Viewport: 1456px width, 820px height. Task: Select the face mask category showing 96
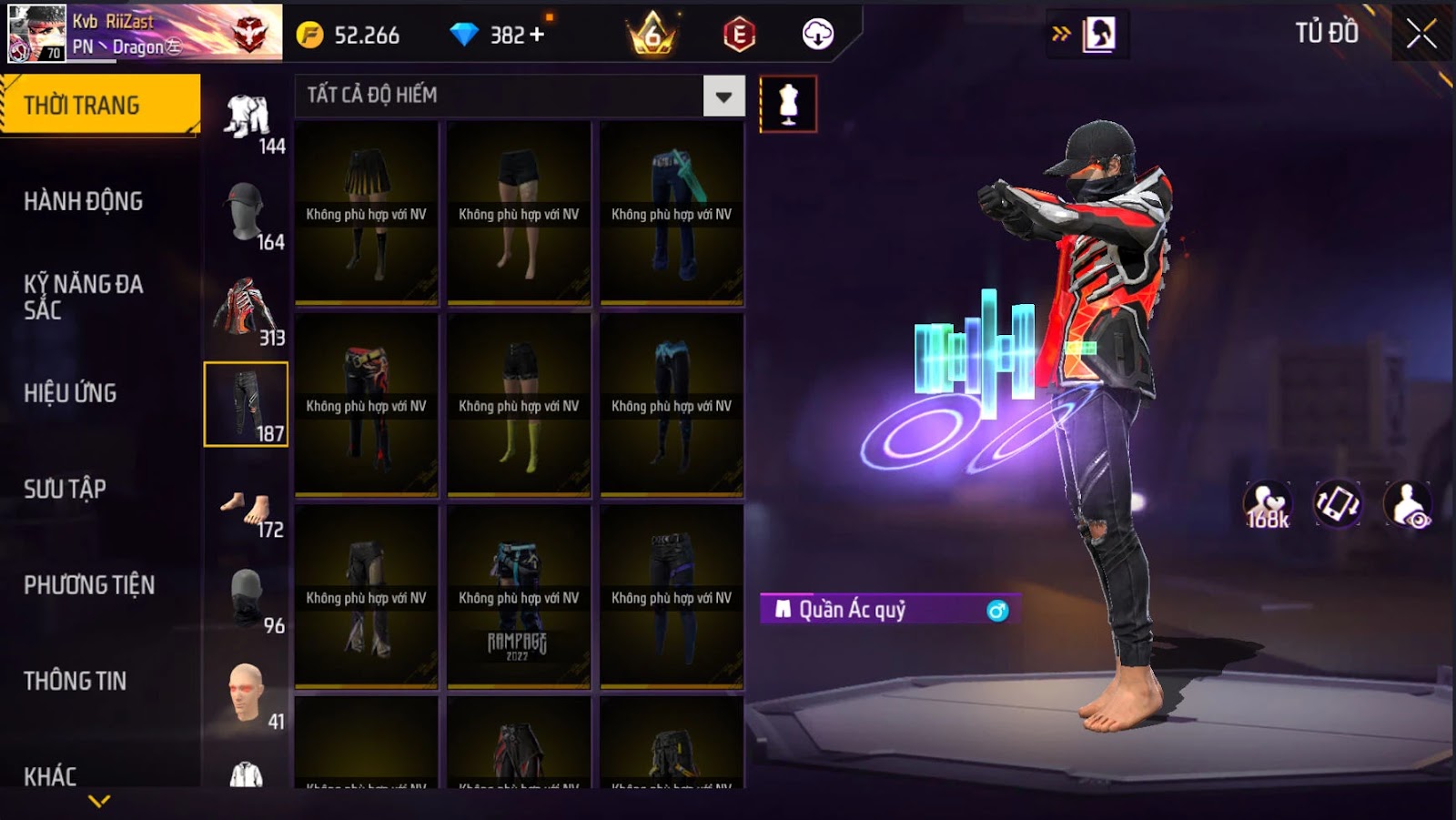click(x=247, y=599)
